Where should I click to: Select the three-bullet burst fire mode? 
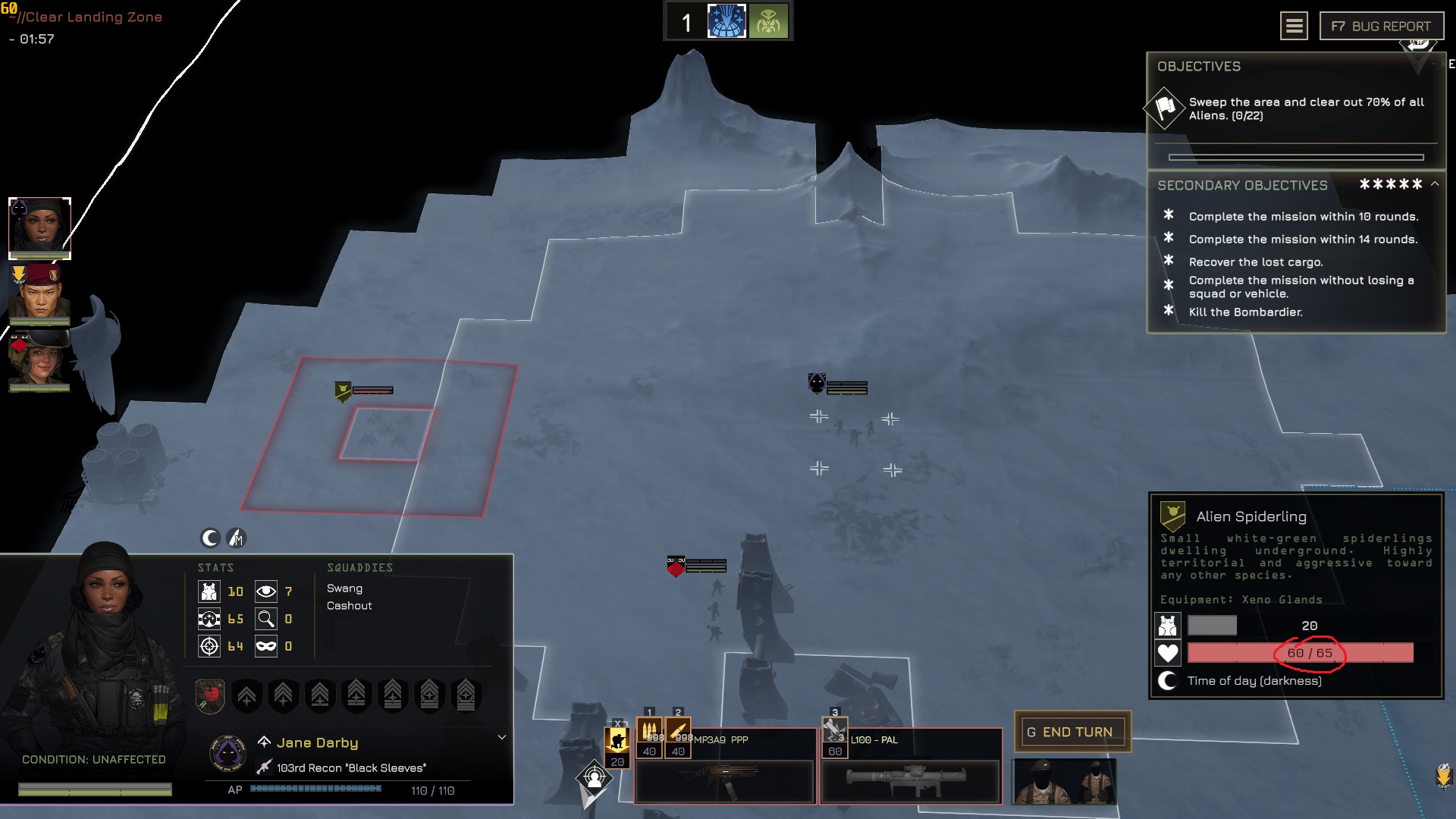[x=649, y=733]
